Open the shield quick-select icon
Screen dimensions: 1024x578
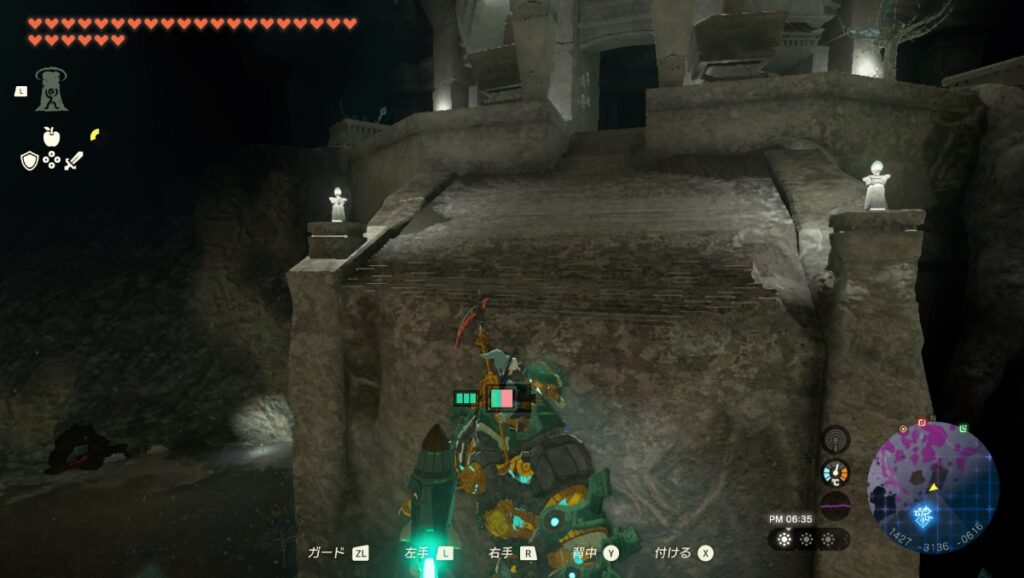[x=29, y=161]
